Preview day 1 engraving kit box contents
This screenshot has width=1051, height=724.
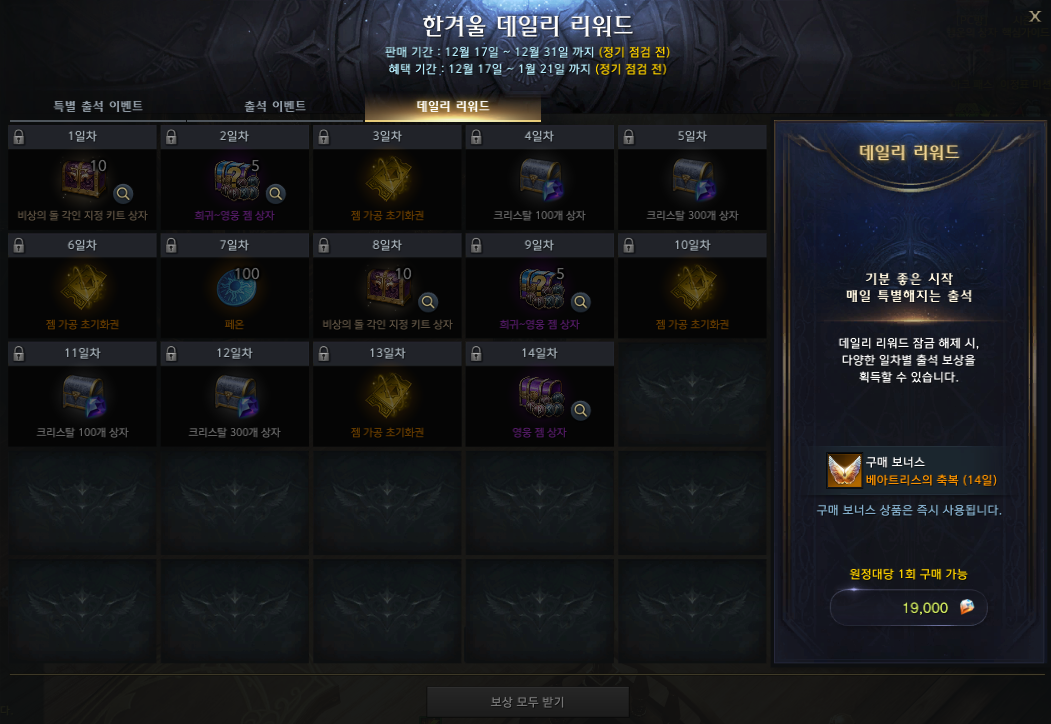click(x=123, y=193)
